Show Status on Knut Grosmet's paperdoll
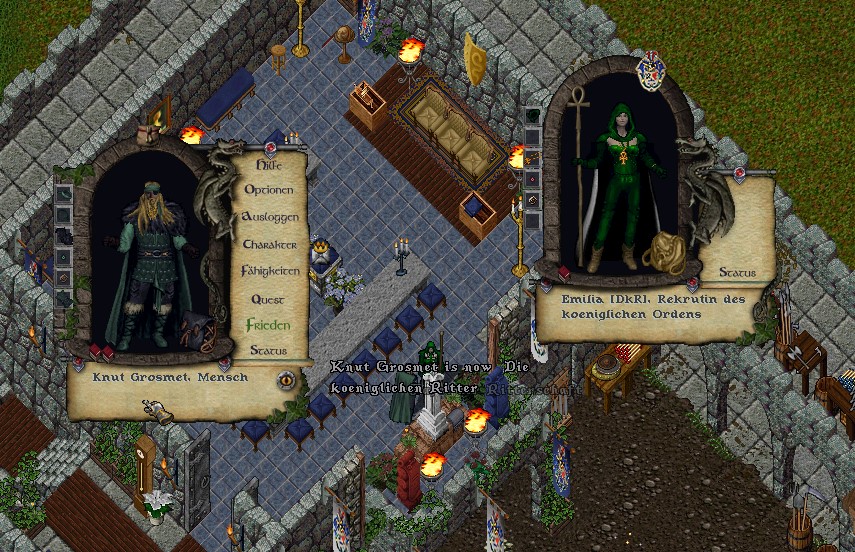This screenshot has width=855, height=552. (268, 351)
